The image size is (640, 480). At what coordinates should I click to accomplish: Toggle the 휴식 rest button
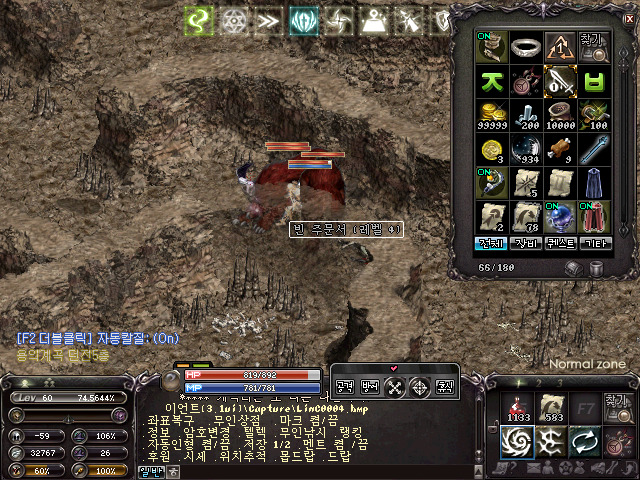click(445, 385)
